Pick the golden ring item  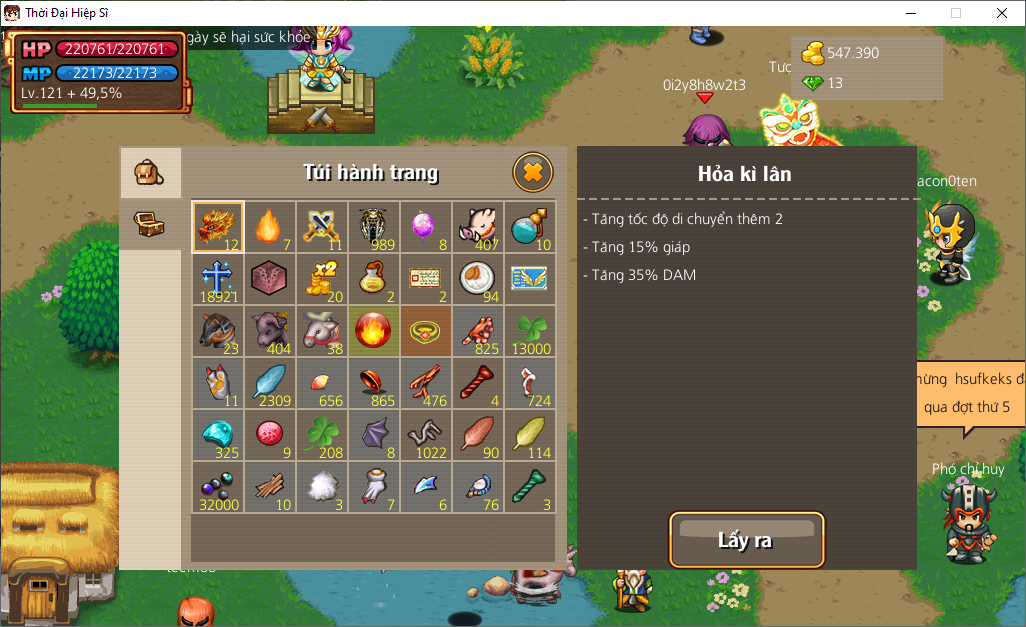[426, 331]
